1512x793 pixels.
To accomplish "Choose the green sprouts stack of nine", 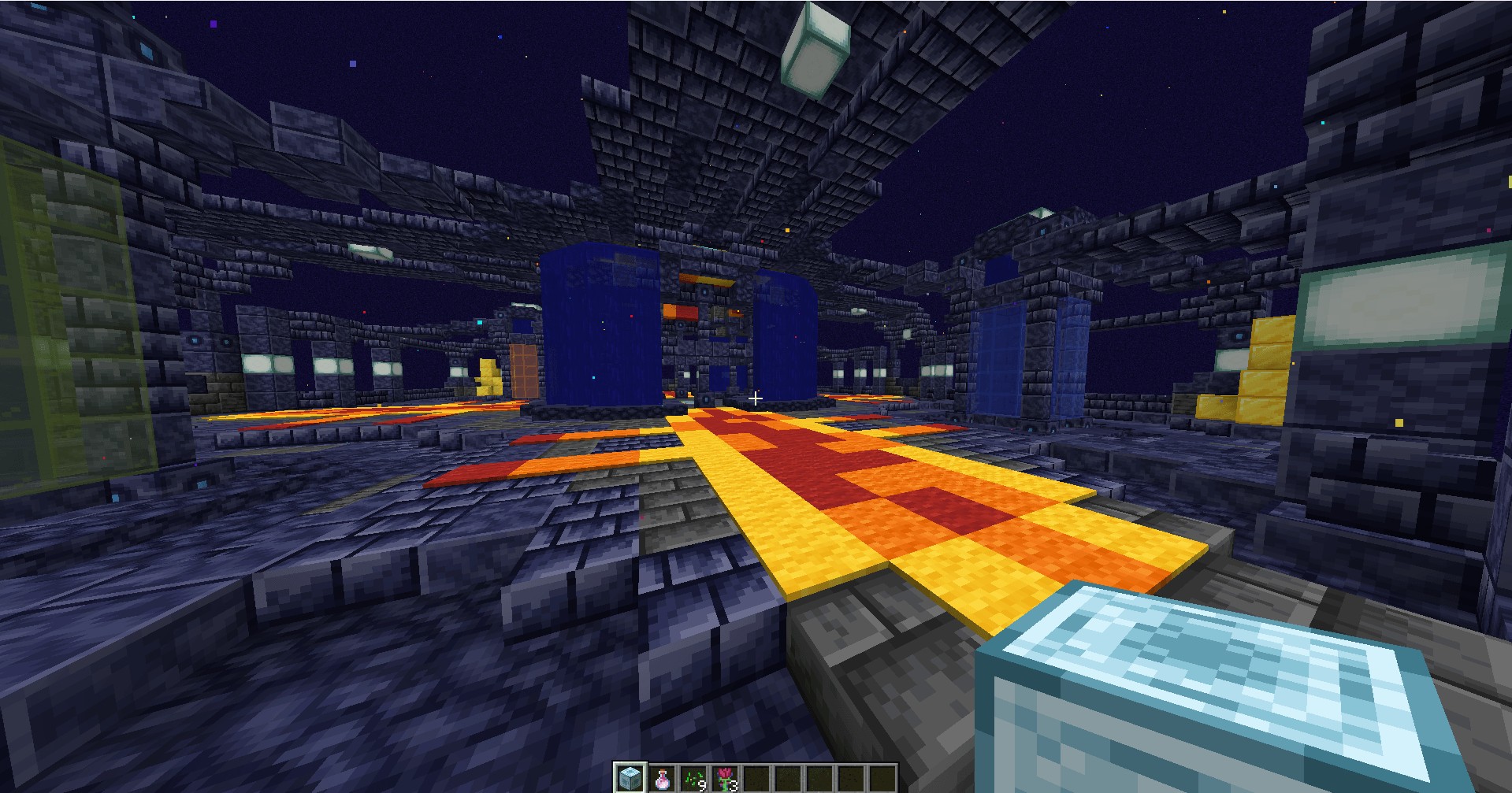I will [x=693, y=778].
